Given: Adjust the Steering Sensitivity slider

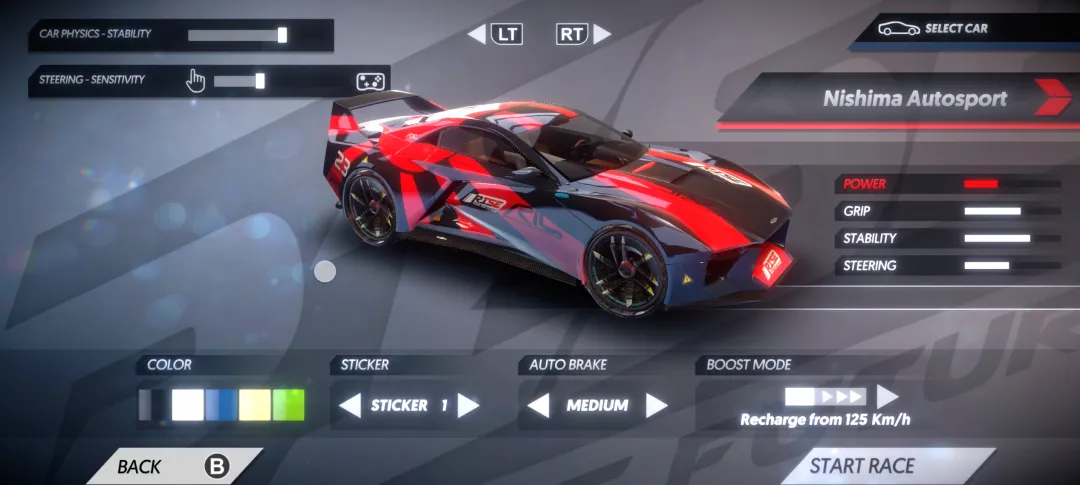Looking at the screenshot, I should 260,81.
